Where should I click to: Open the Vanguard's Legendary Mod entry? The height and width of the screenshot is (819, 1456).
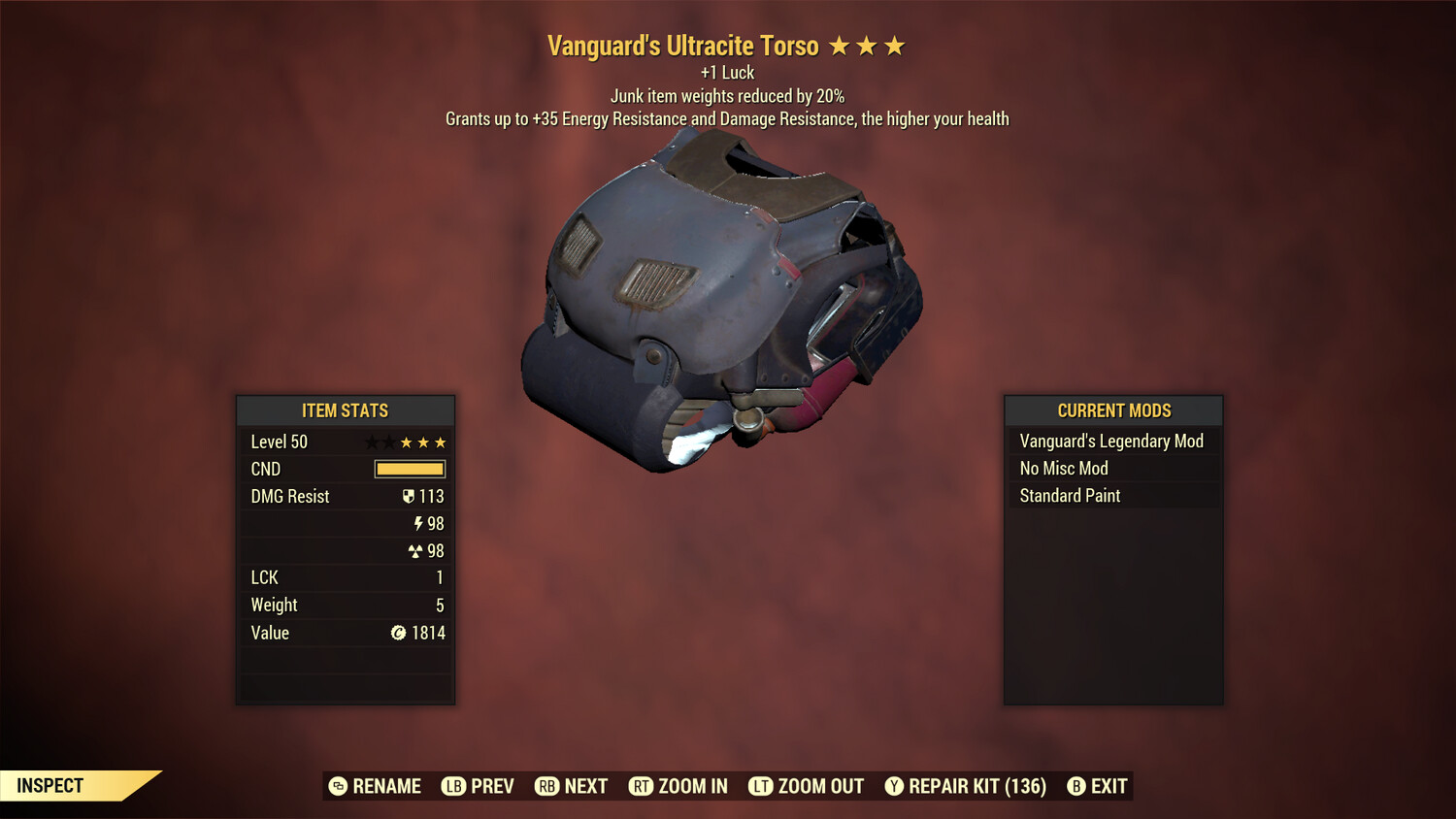pyautogui.click(x=1110, y=441)
